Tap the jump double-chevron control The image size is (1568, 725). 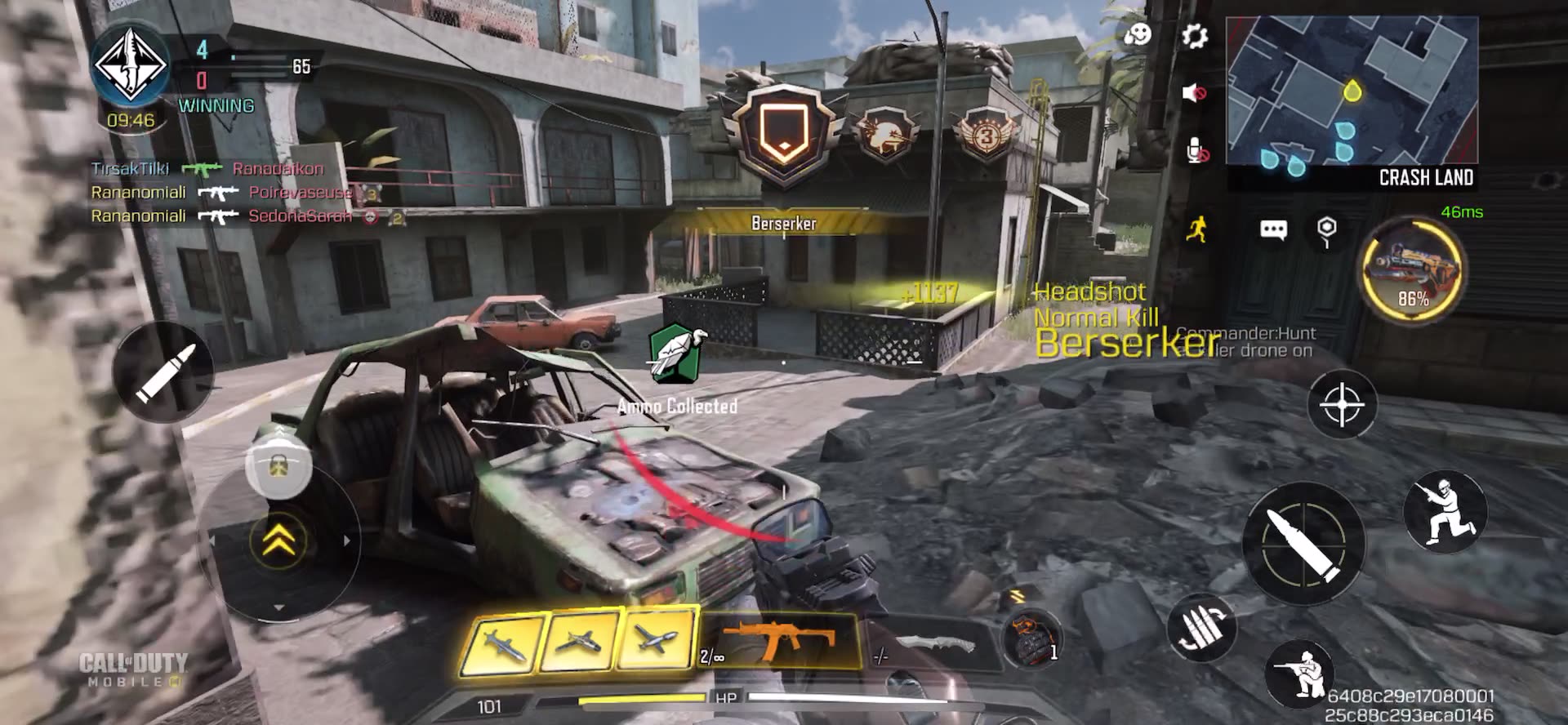[279, 540]
